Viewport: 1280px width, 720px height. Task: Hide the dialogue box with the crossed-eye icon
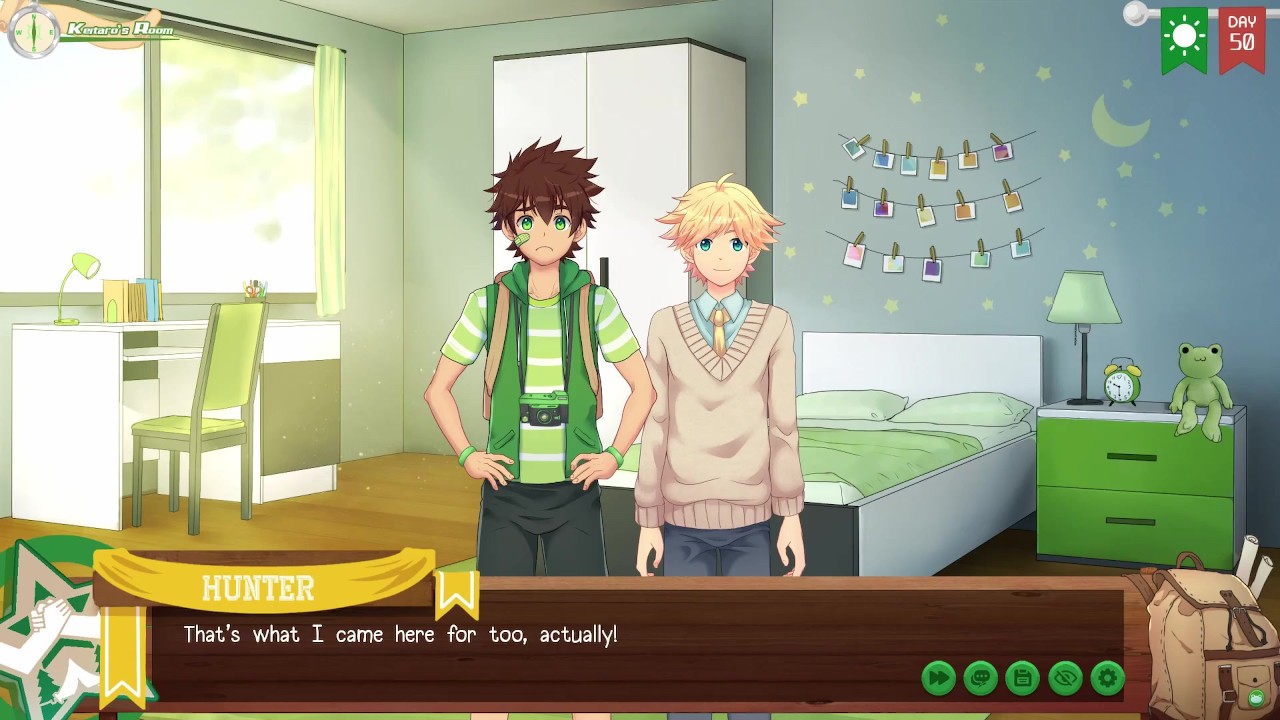point(1065,678)
